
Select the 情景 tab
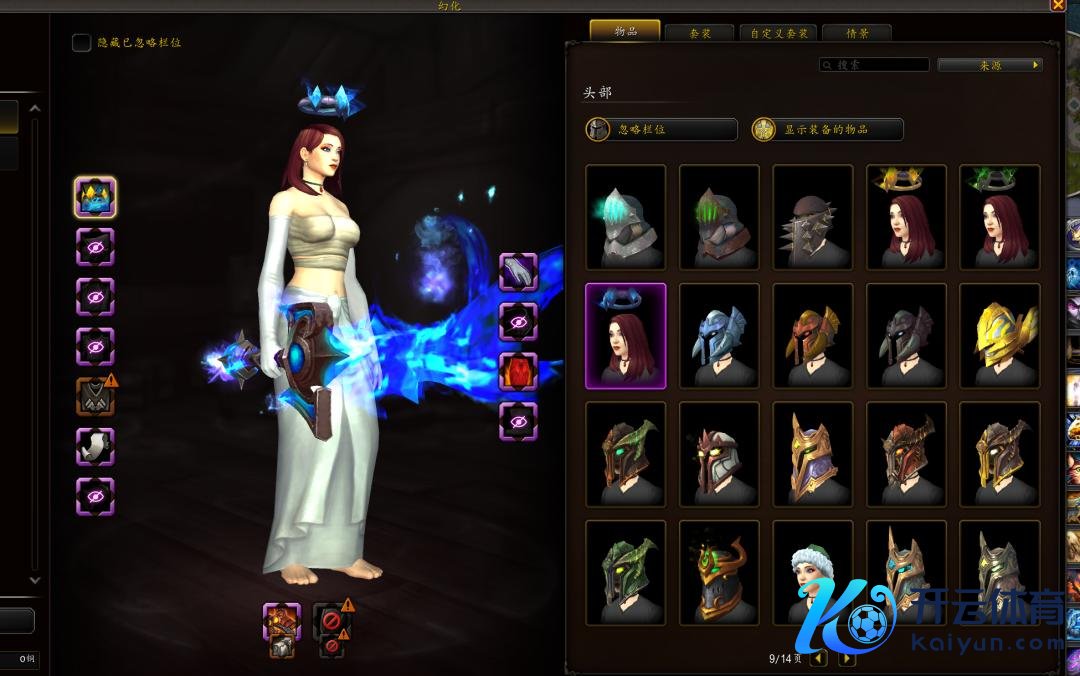point(856,33)
